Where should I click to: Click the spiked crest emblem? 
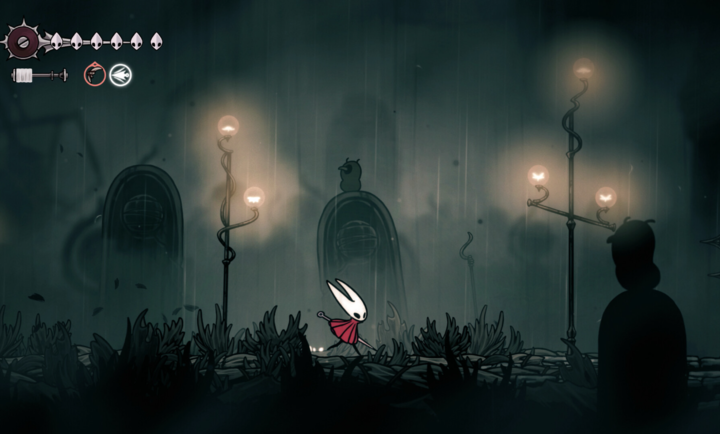tap(23, 42)
